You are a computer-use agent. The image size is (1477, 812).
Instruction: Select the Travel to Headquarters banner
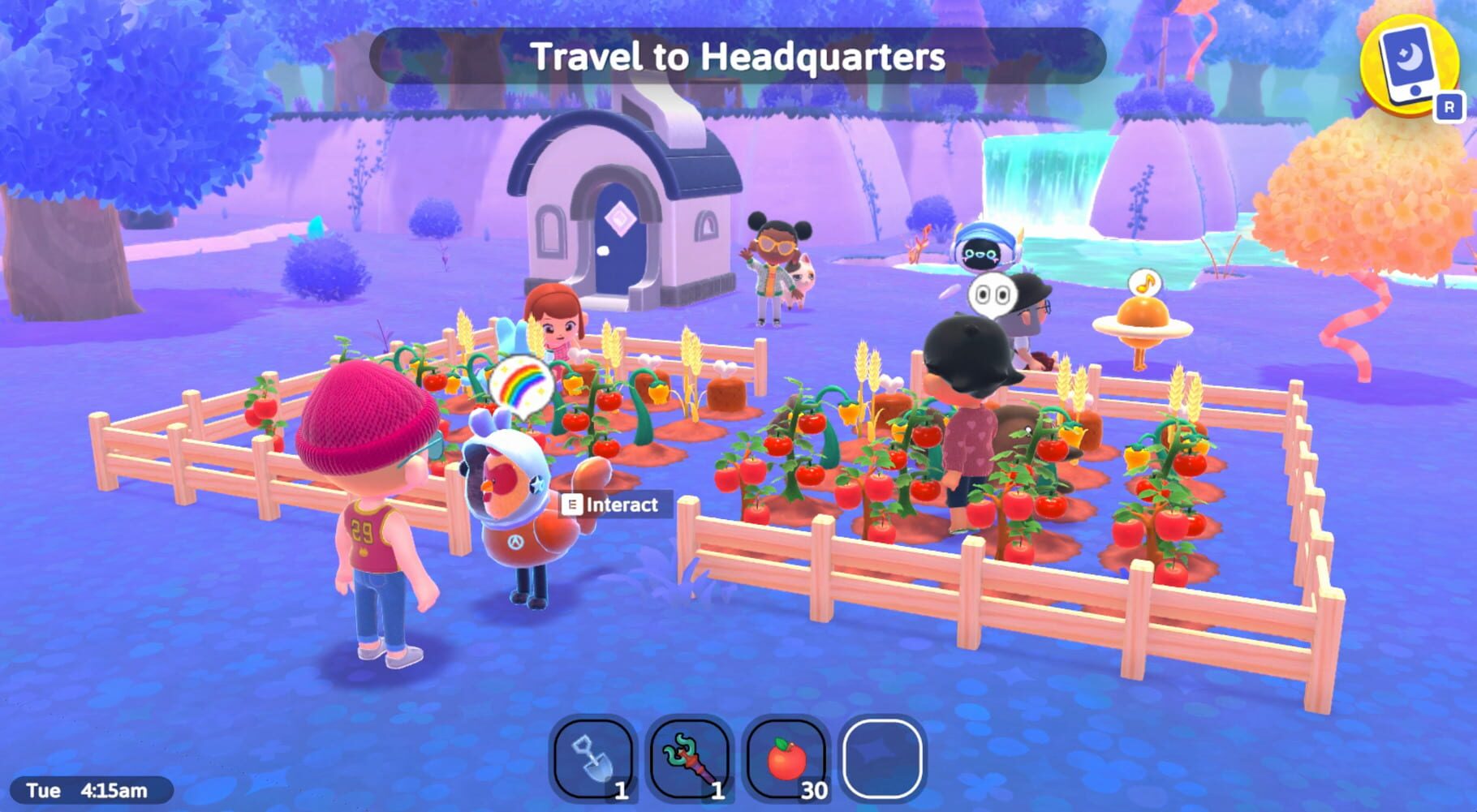click(x=738, y=57)
